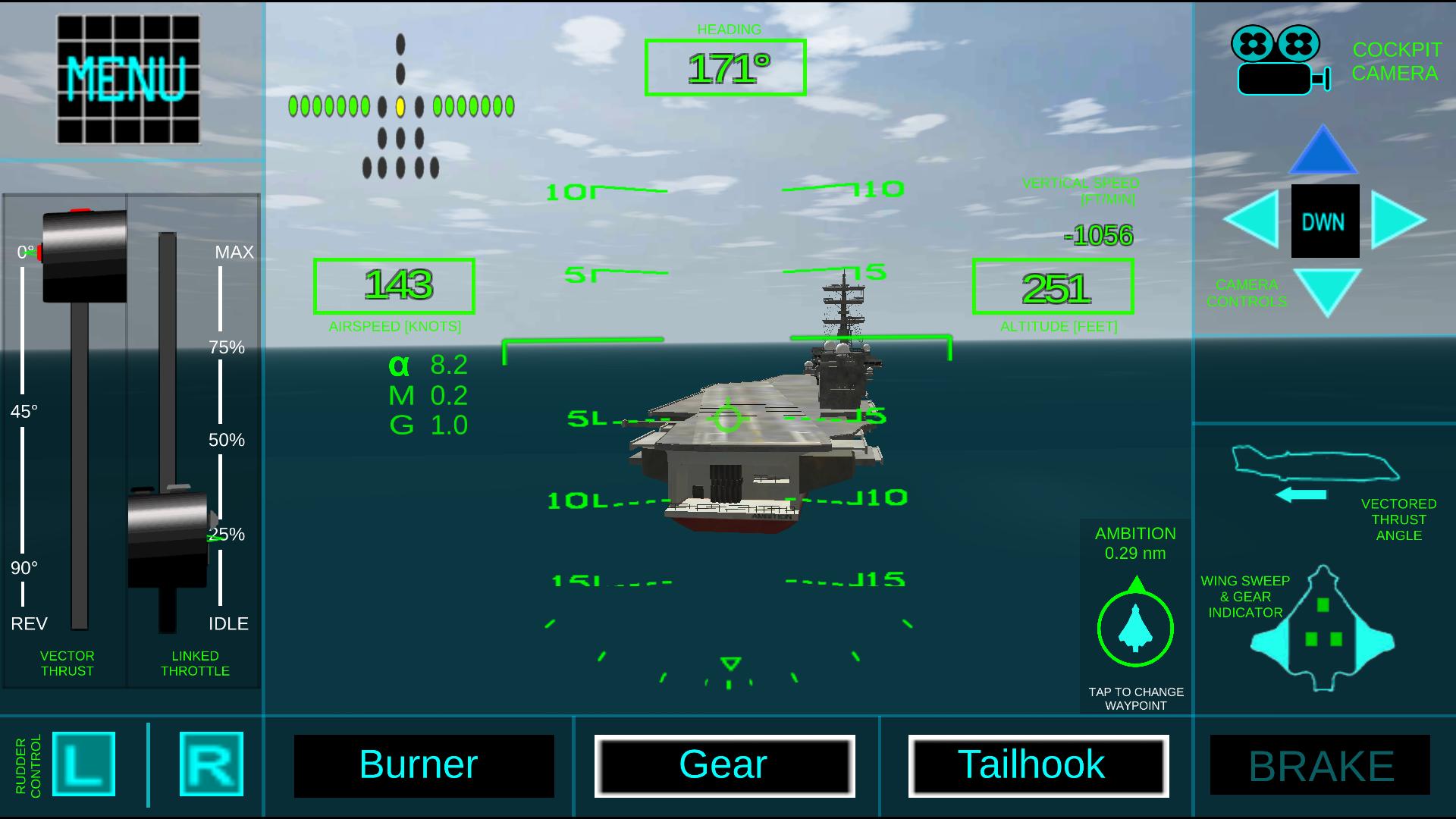Viewport: 1456px width, 819px height.
Task: Tilt camera with the down arrow
Action: point(1327,291)
